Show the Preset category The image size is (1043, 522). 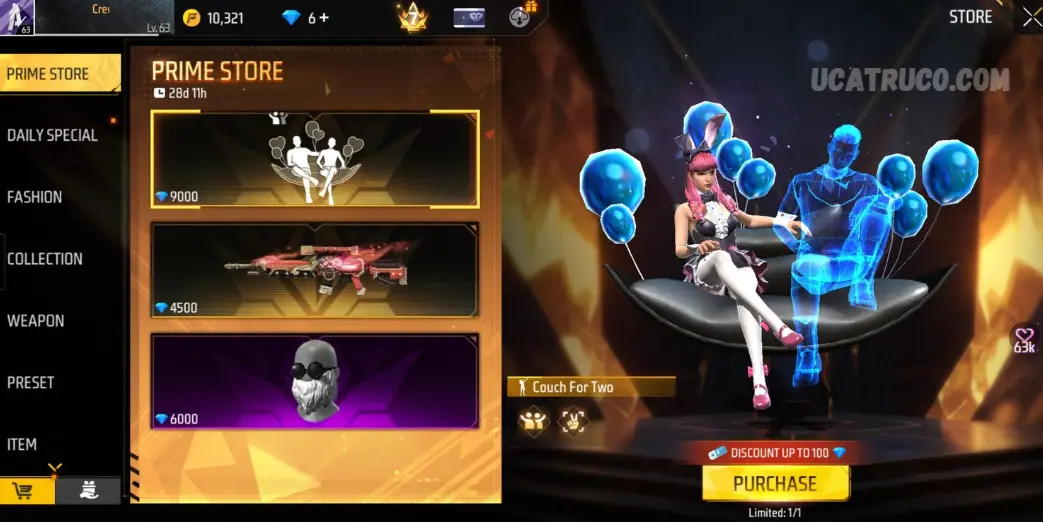(31, 383)
